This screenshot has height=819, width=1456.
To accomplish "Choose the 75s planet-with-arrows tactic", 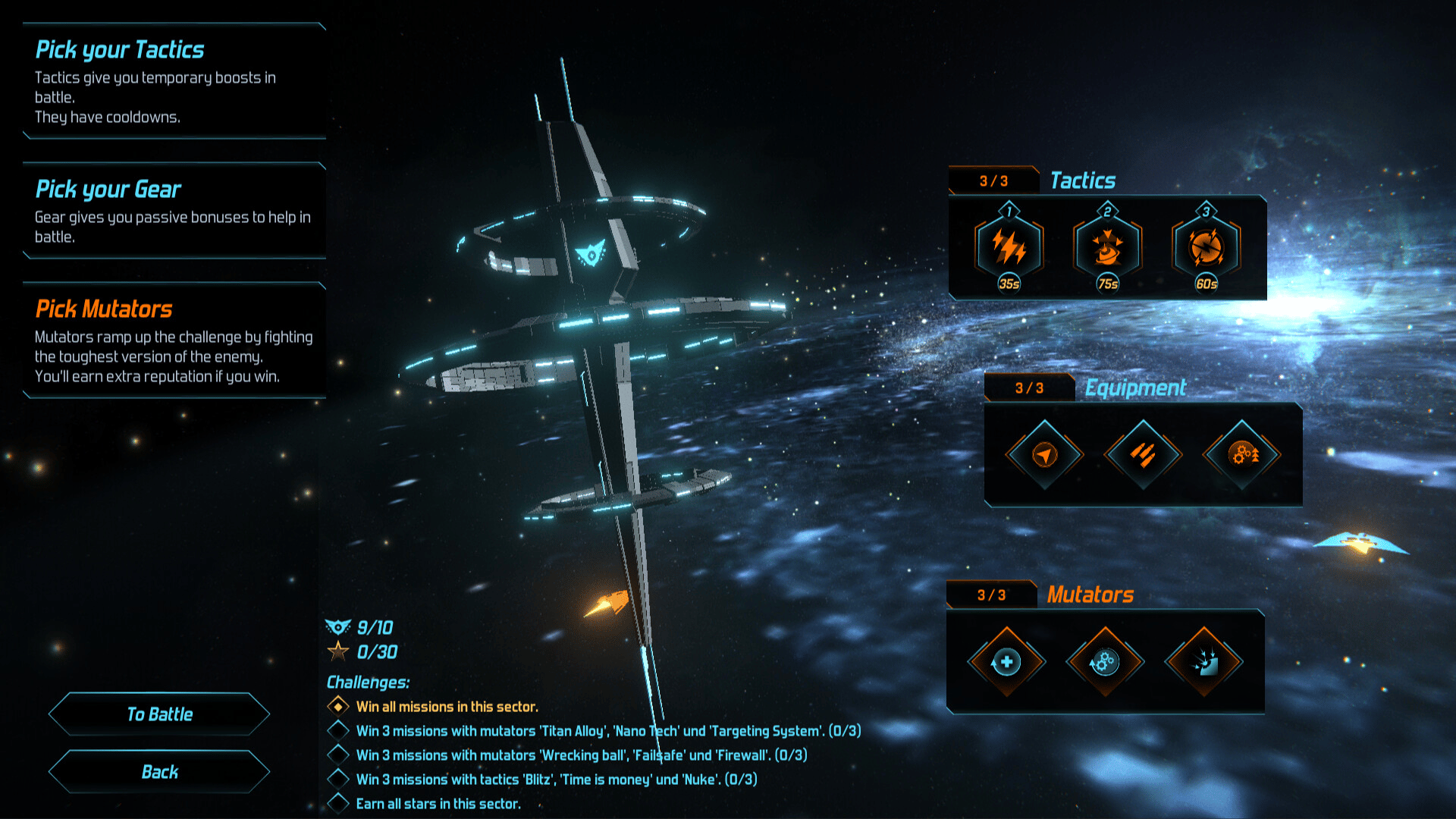I will click(1108, 247).
